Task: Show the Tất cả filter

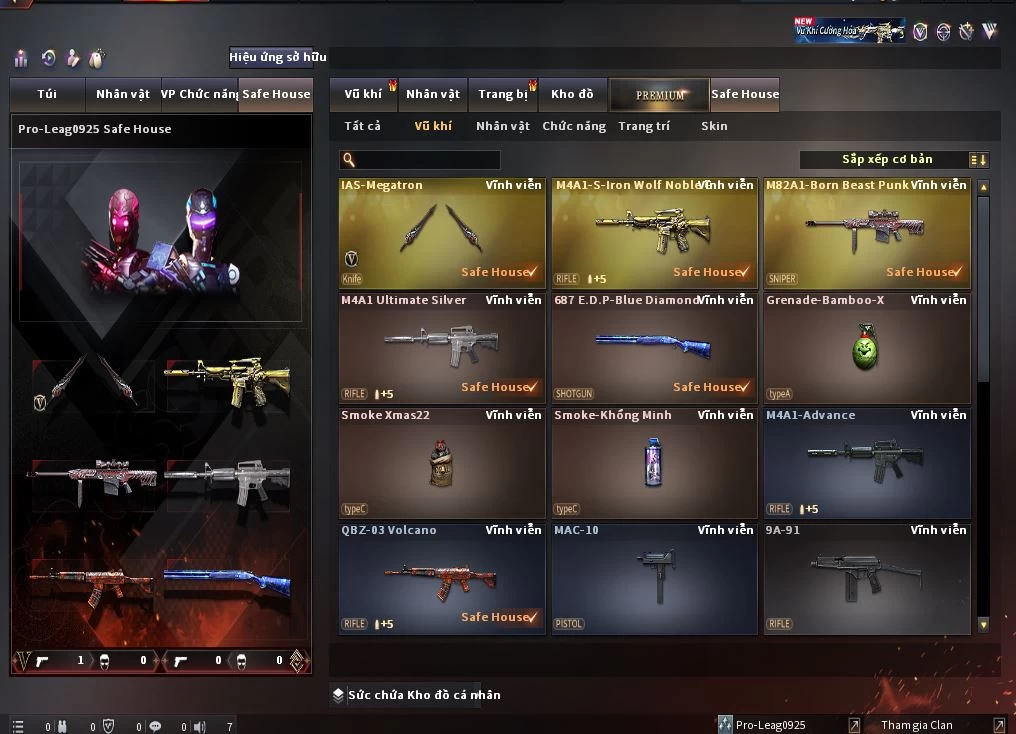Action: click(x=362, y=126)
